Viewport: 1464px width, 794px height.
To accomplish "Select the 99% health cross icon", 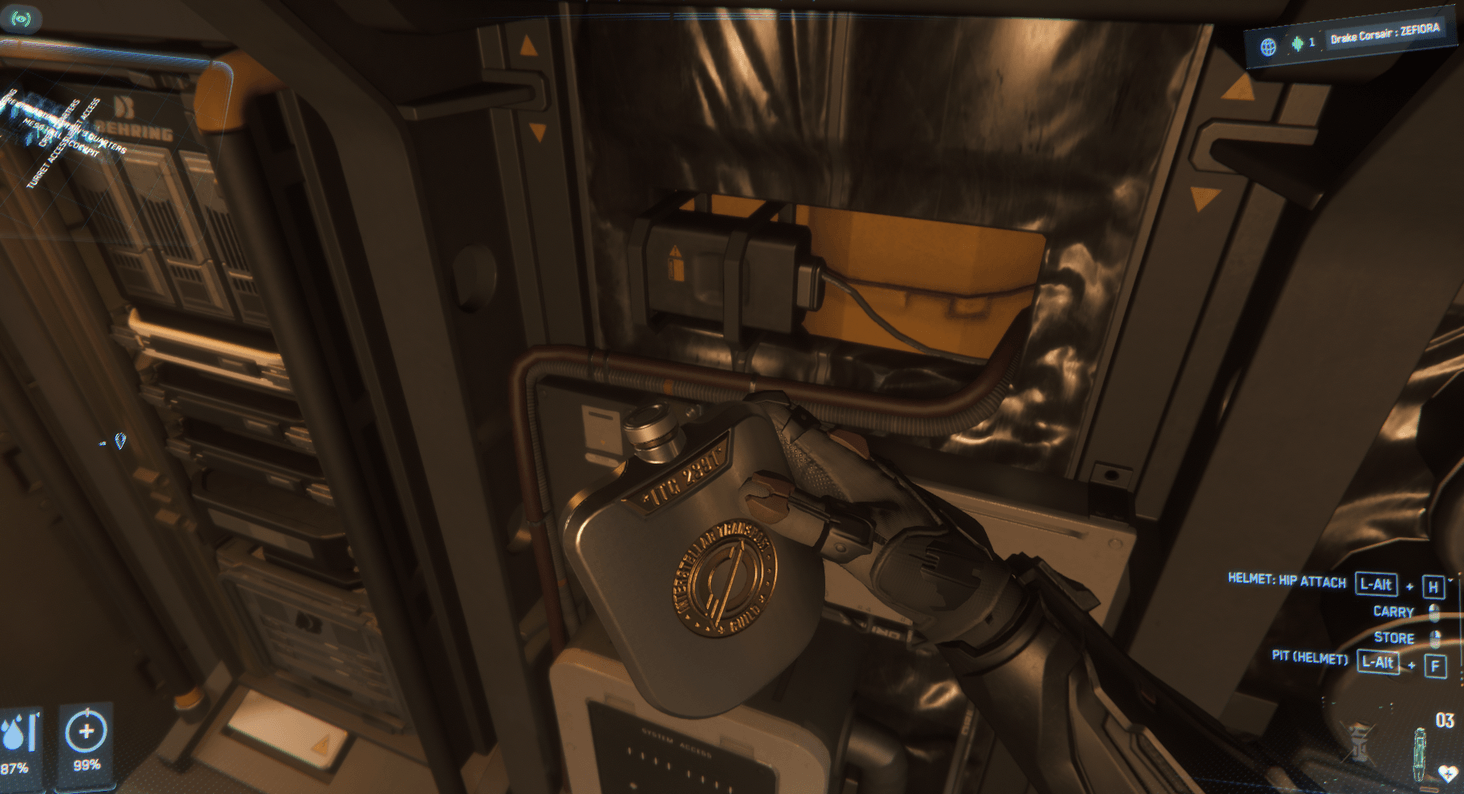I will coord(86,732).
